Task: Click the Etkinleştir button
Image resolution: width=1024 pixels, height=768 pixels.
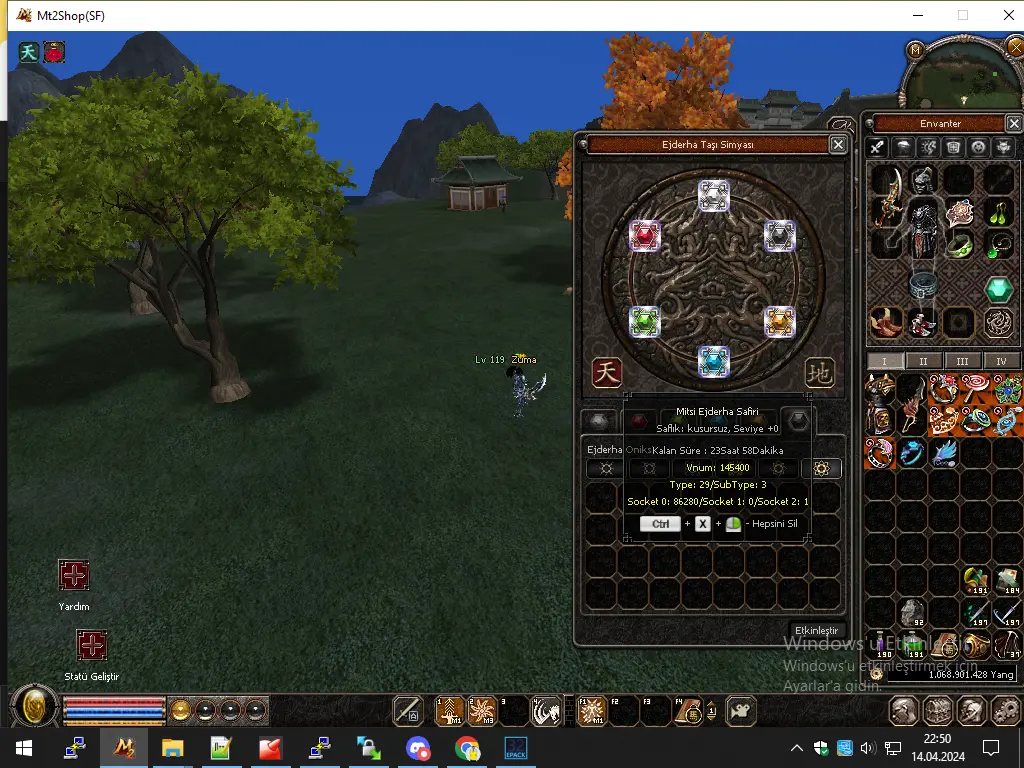Action: point(815,630)
